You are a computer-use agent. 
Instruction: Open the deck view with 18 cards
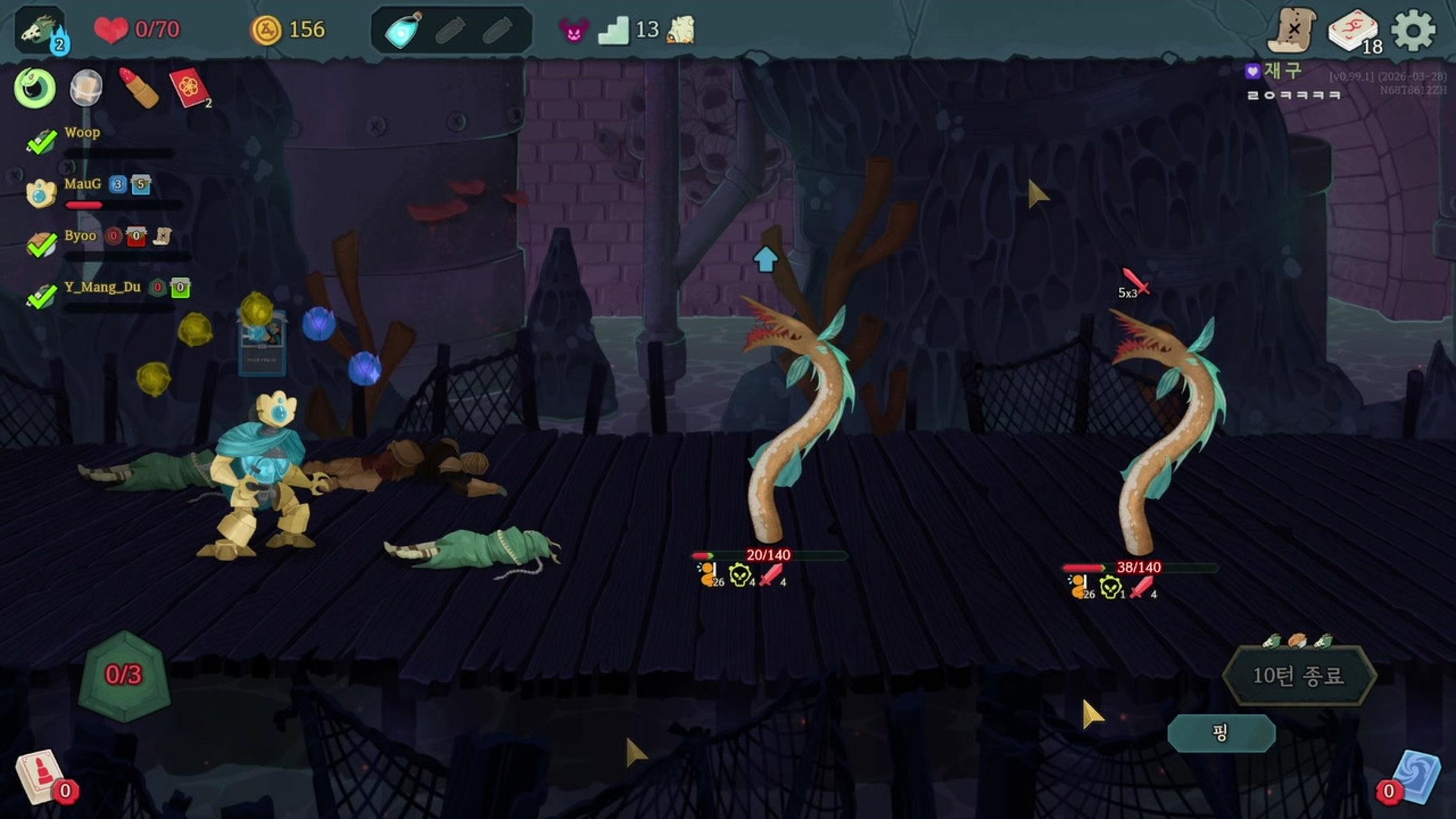(x=1354, y=30)
